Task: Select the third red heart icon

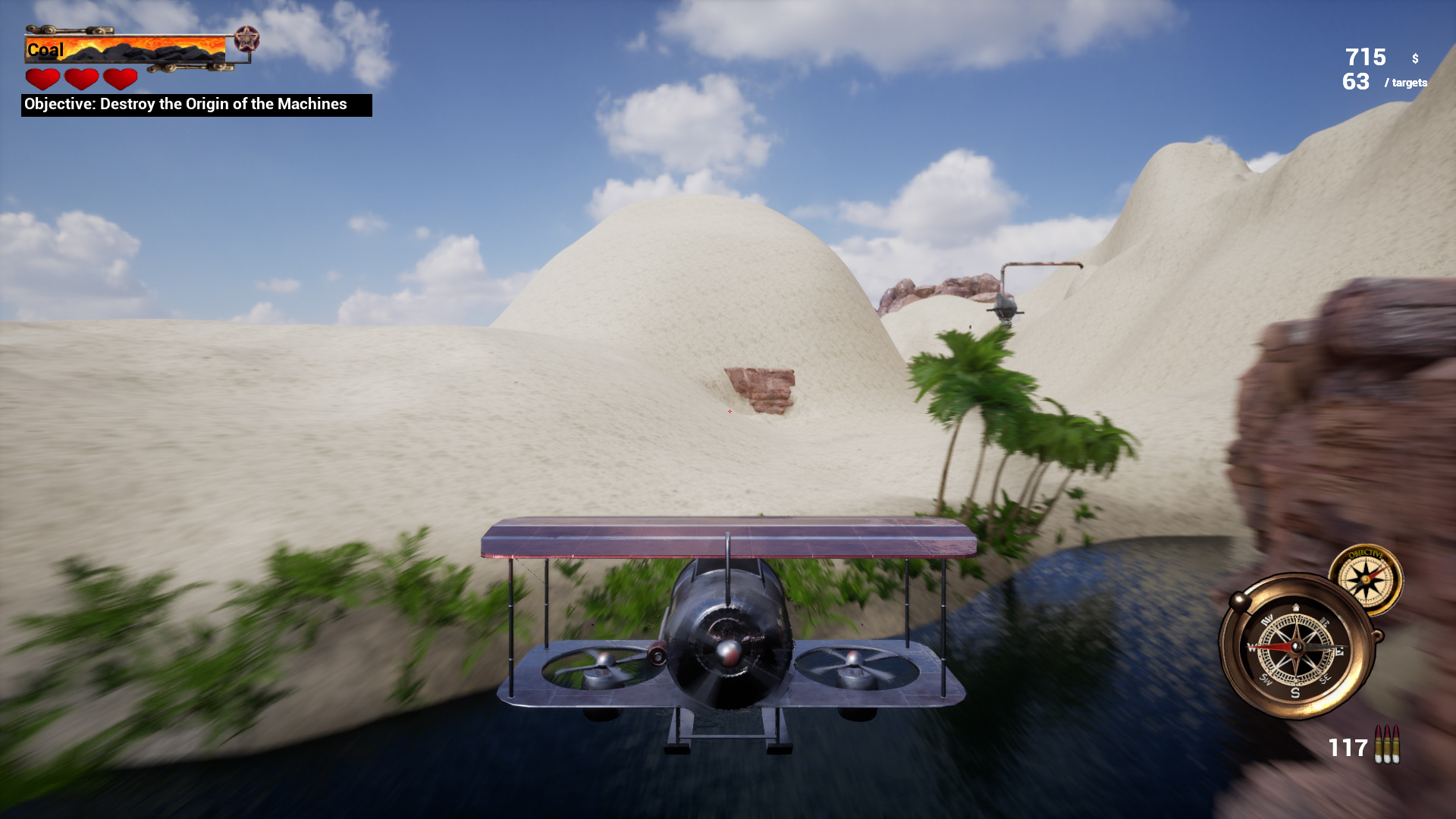Action: pyautogui.click(x=120, y=77)
